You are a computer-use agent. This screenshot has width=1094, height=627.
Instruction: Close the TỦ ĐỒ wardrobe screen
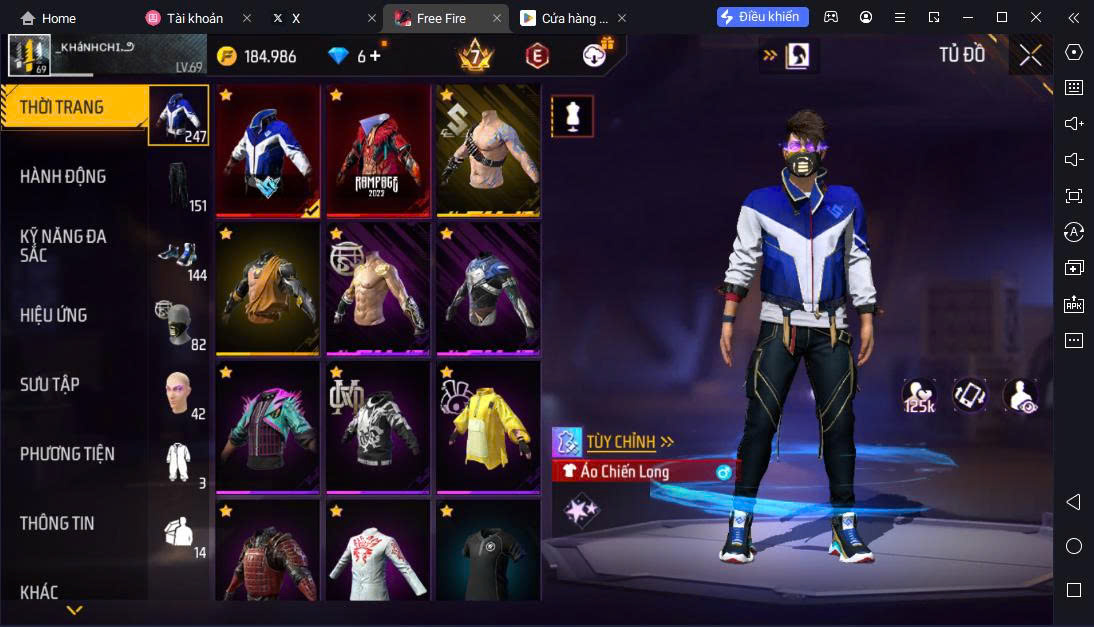(x=1030, y=55)
